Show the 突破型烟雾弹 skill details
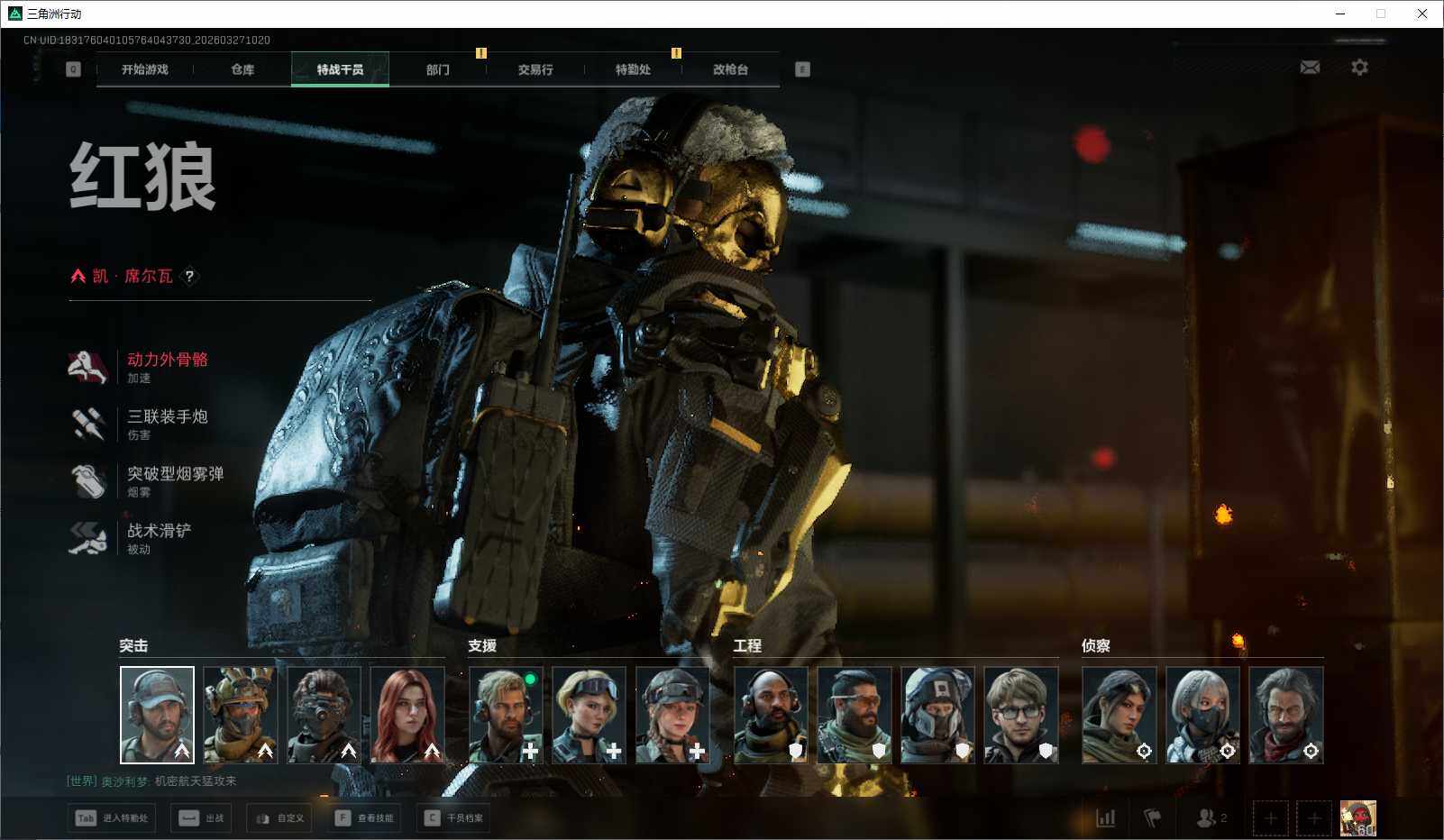 pos(175,474)
